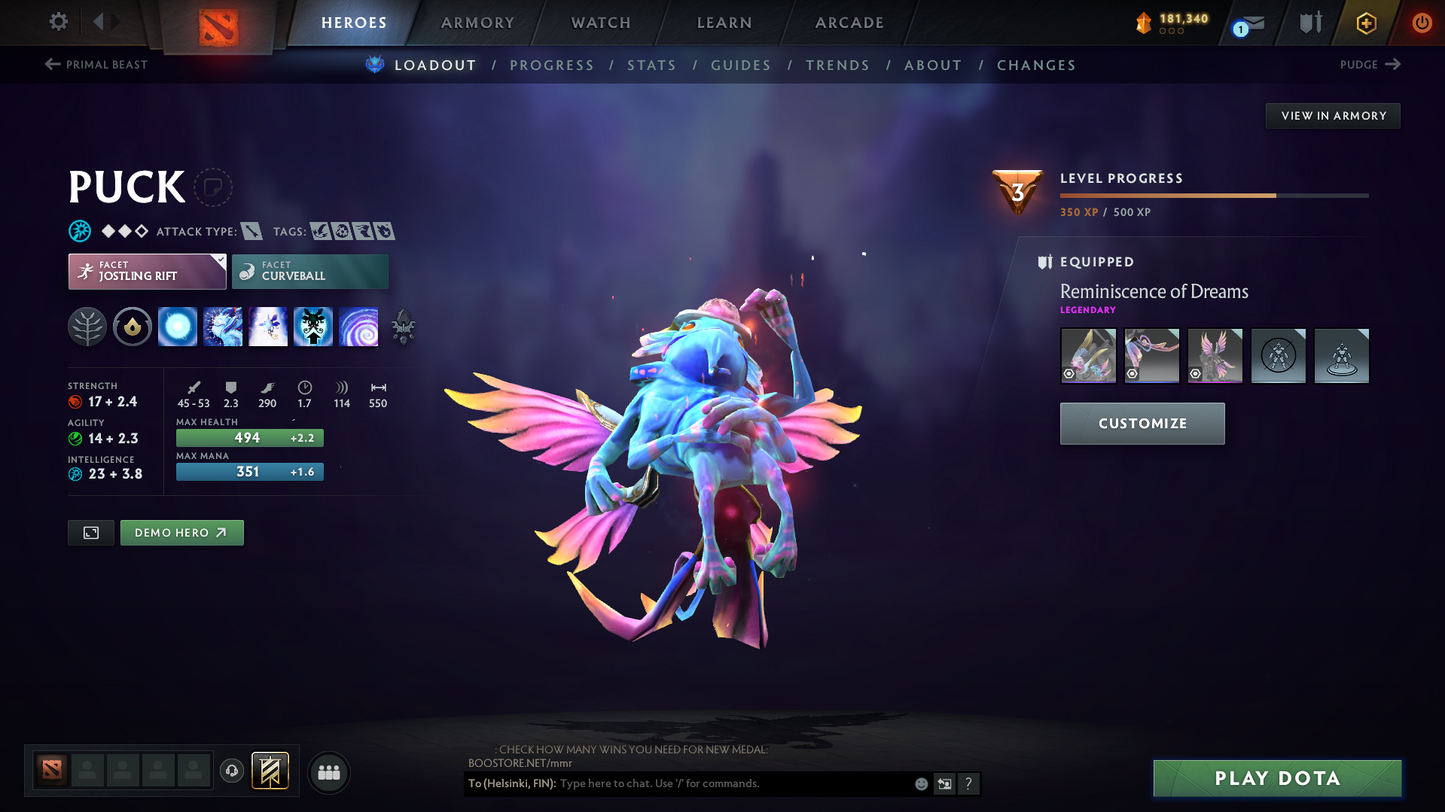Image resolution: width=1445 pixels, height=812 pixels.
Task: Open the ARCADE tab
Action: click(x=849, y=22)
